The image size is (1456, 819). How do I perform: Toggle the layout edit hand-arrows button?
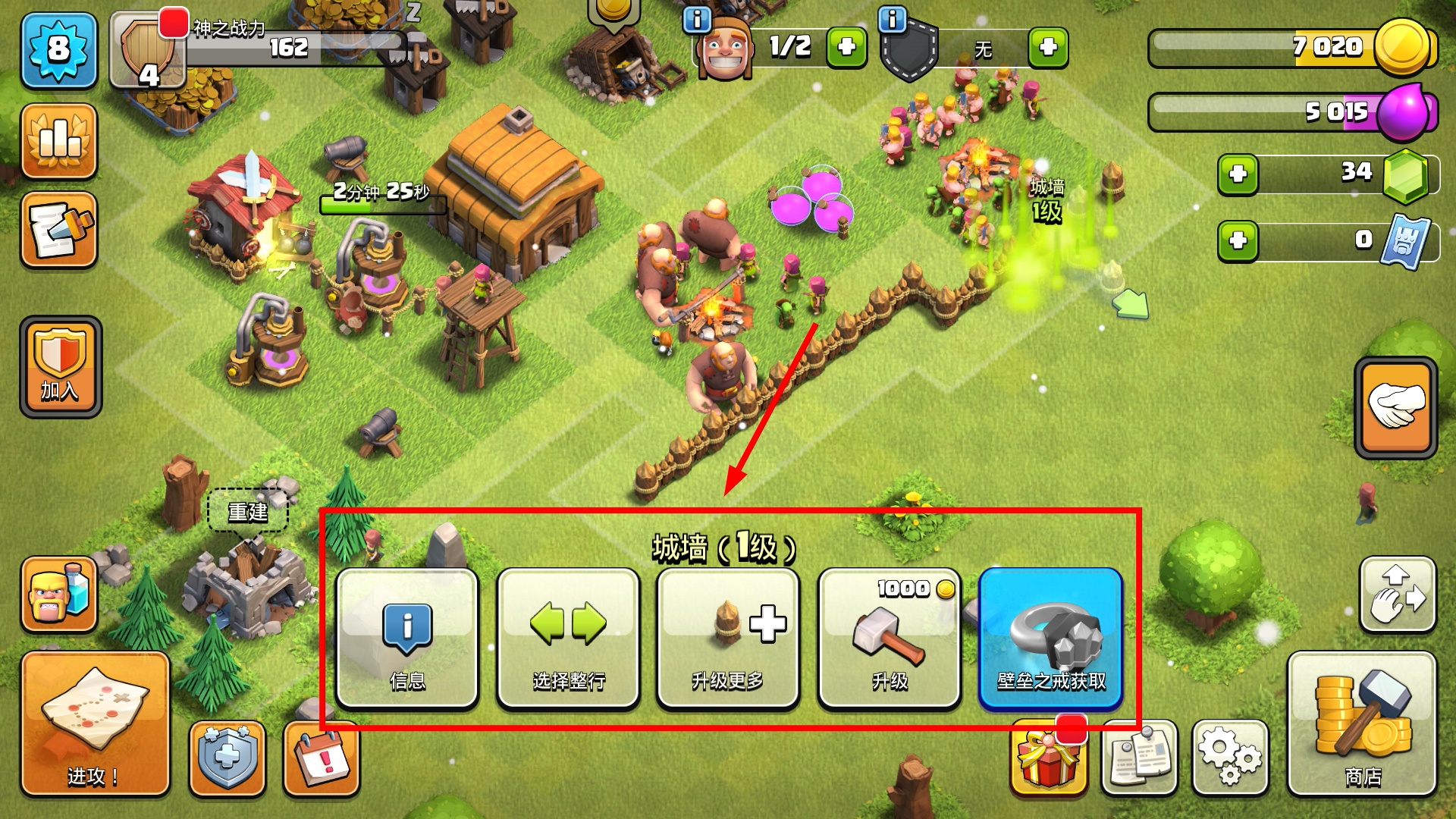pos(1398,595)
